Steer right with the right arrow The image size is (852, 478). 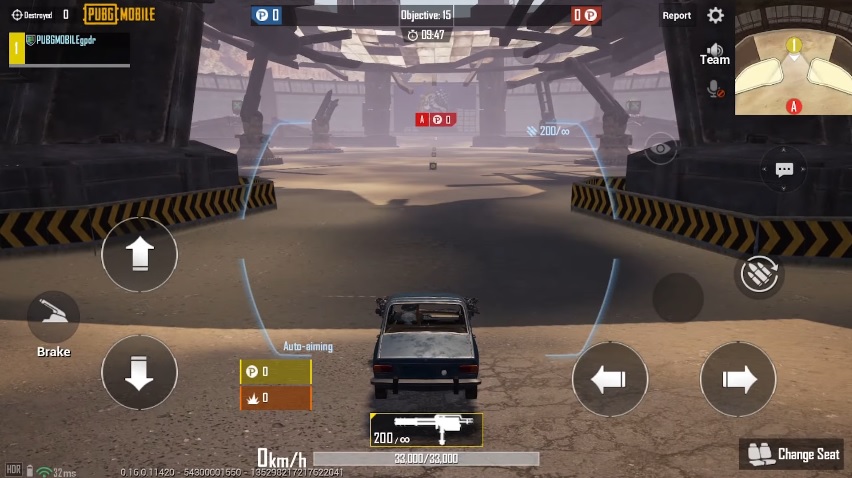pyautogui.click(x=738, y=379)
